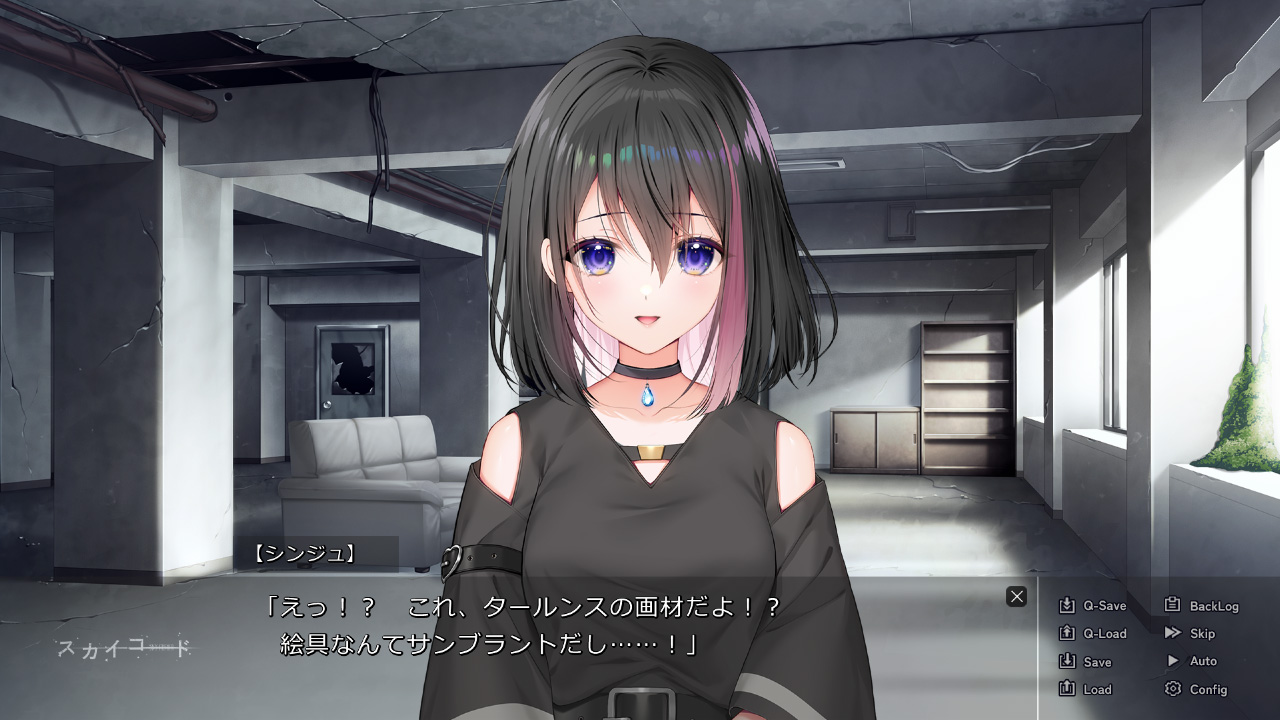Open the Config settings
Image resolution: width=1280 pixels, height=720 pixels.
pyautogui.click(x=1196, y=689)
